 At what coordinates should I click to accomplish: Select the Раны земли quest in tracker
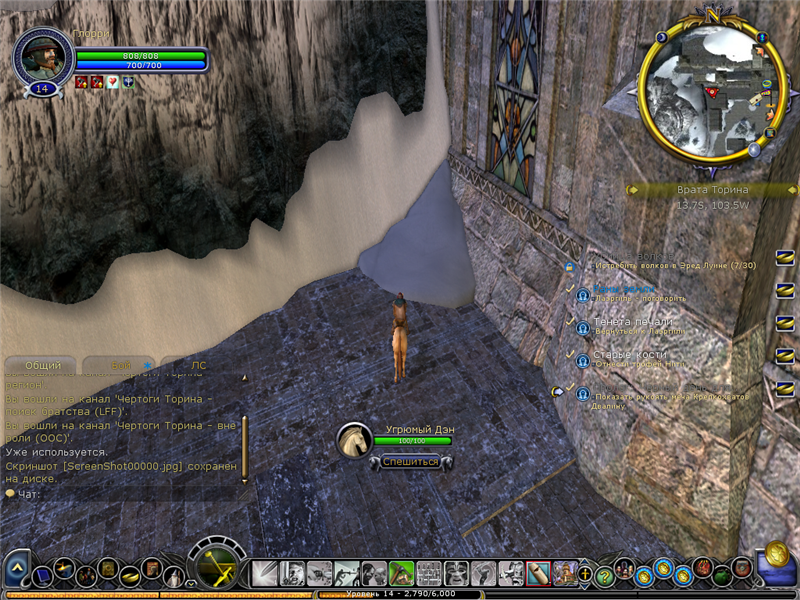click(x=627, y=289)
